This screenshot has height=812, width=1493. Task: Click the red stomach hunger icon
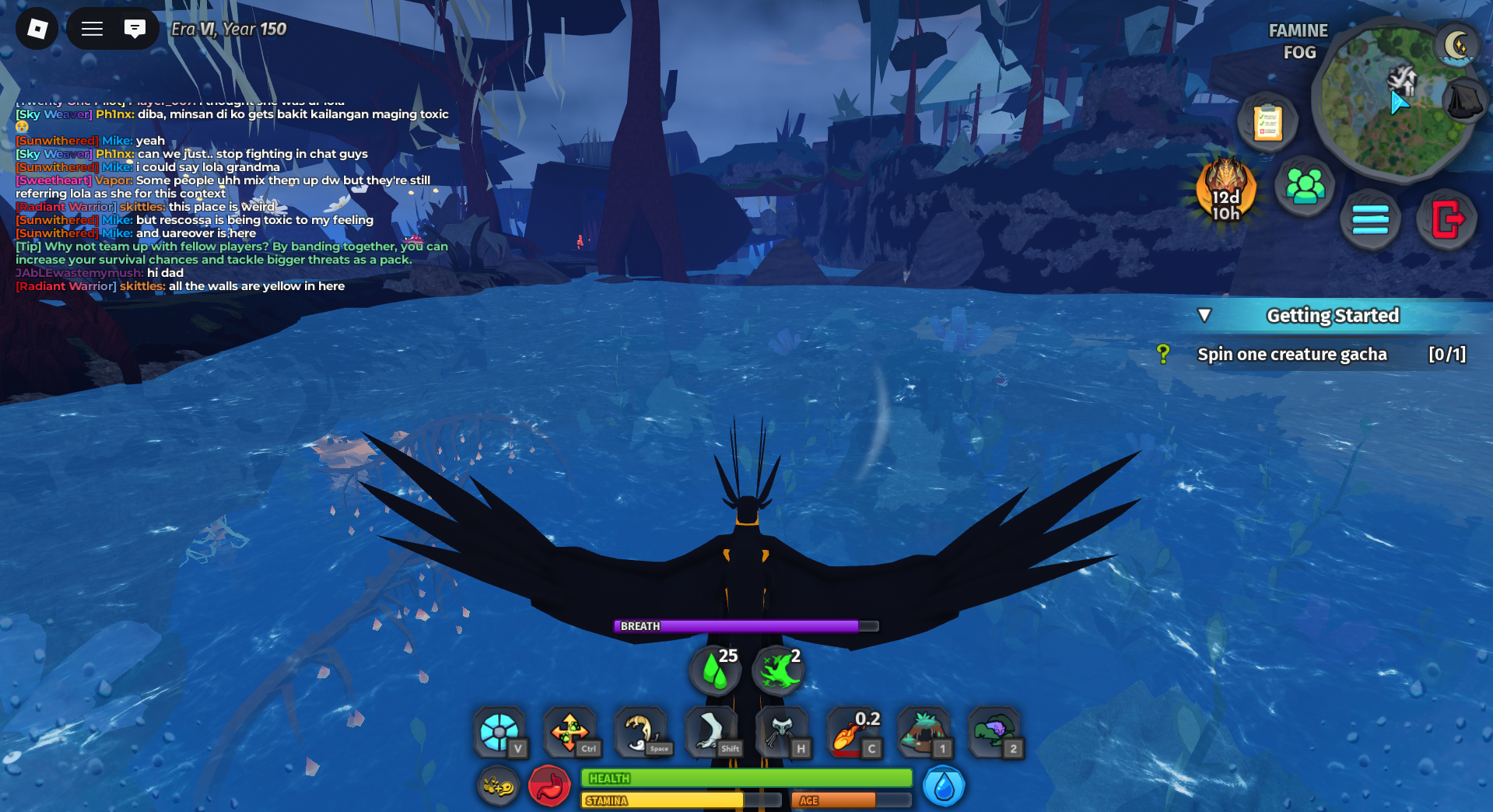click(x=549, y=787)
